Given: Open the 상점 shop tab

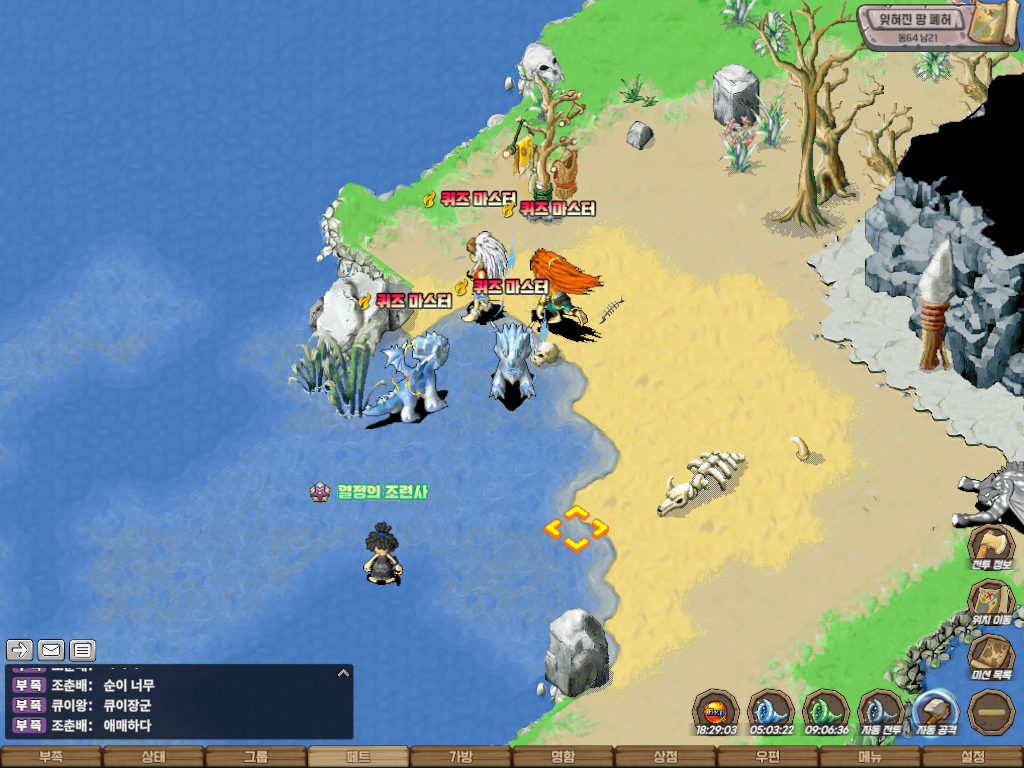Looking at the screenshot, I should pyautogui.click(x=665, y=757).
